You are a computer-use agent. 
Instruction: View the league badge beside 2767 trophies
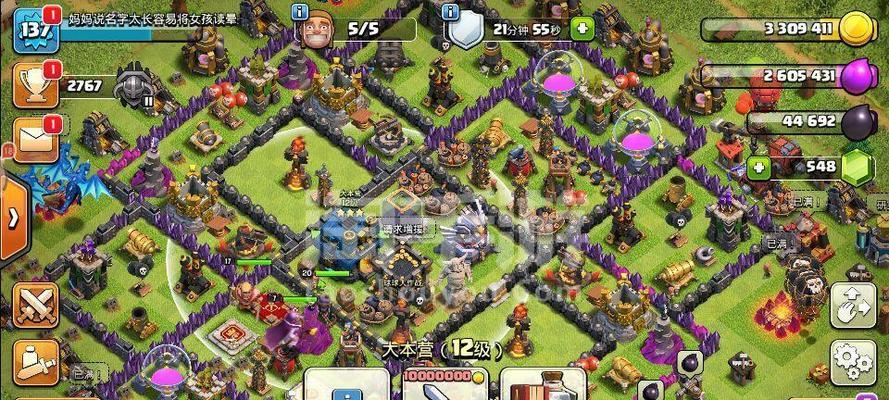click(134, 86)
